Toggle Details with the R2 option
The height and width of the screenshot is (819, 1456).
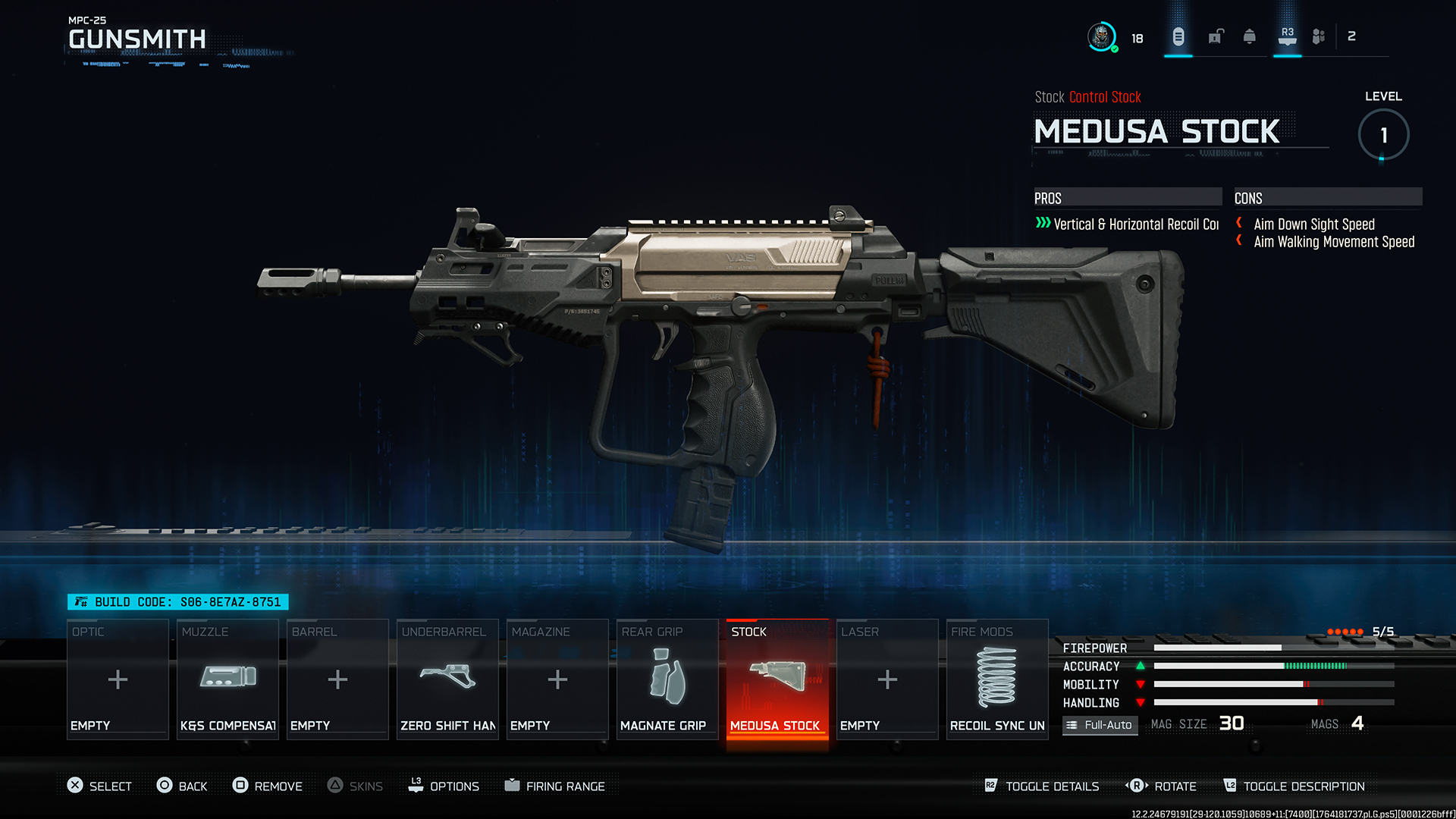click(x=1042, y=786)
